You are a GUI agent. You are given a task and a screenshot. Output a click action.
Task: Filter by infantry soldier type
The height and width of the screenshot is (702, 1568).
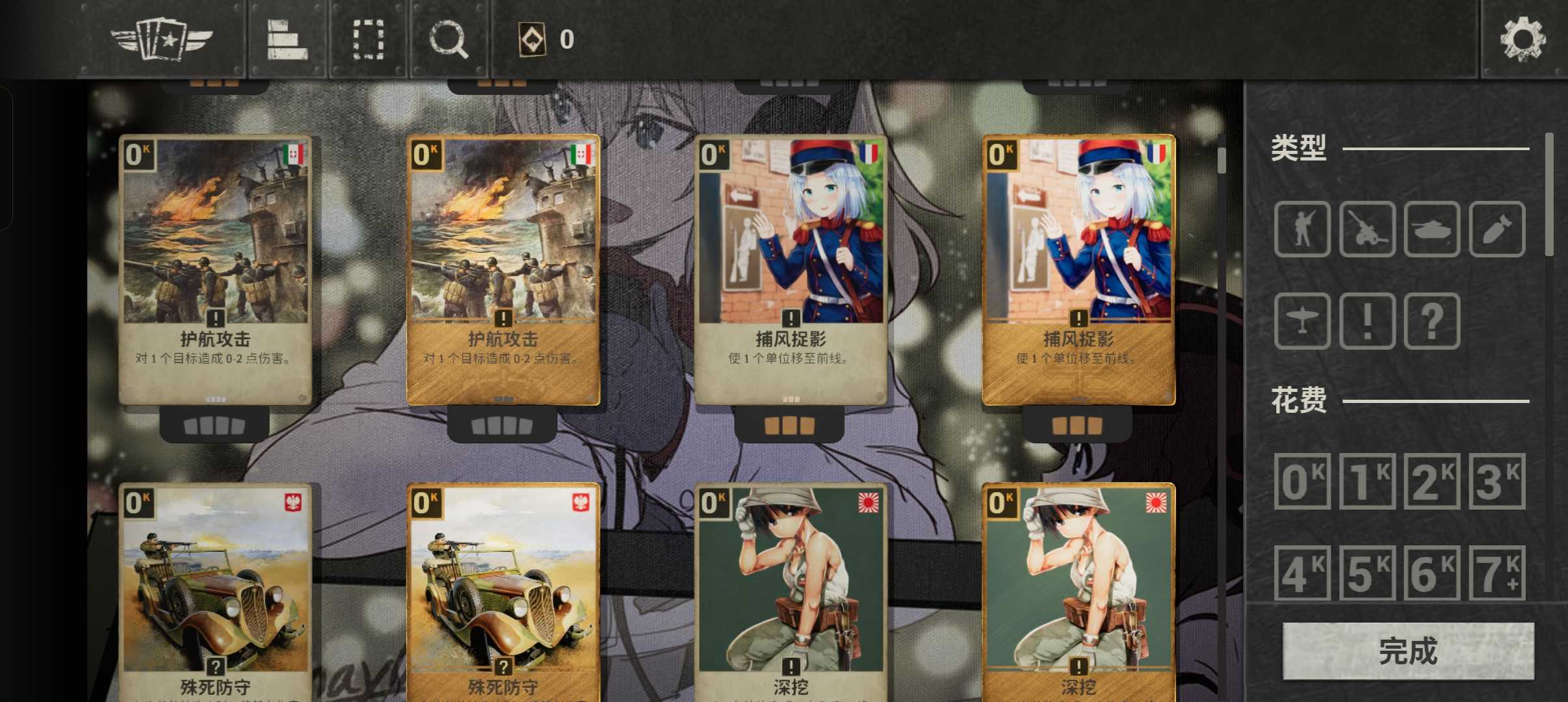pos(1302,229)
